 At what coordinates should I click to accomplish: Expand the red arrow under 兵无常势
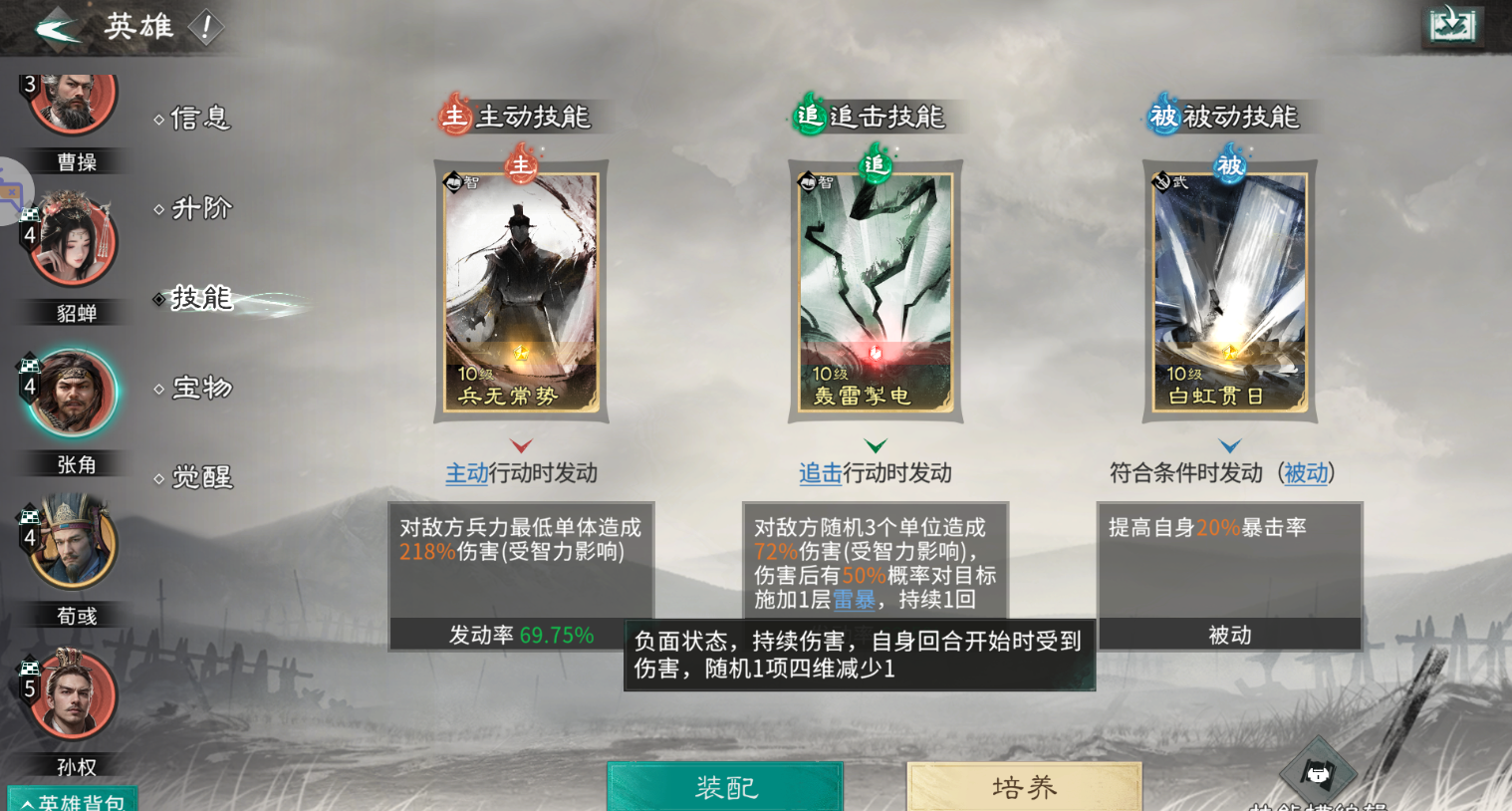(521, 445)
